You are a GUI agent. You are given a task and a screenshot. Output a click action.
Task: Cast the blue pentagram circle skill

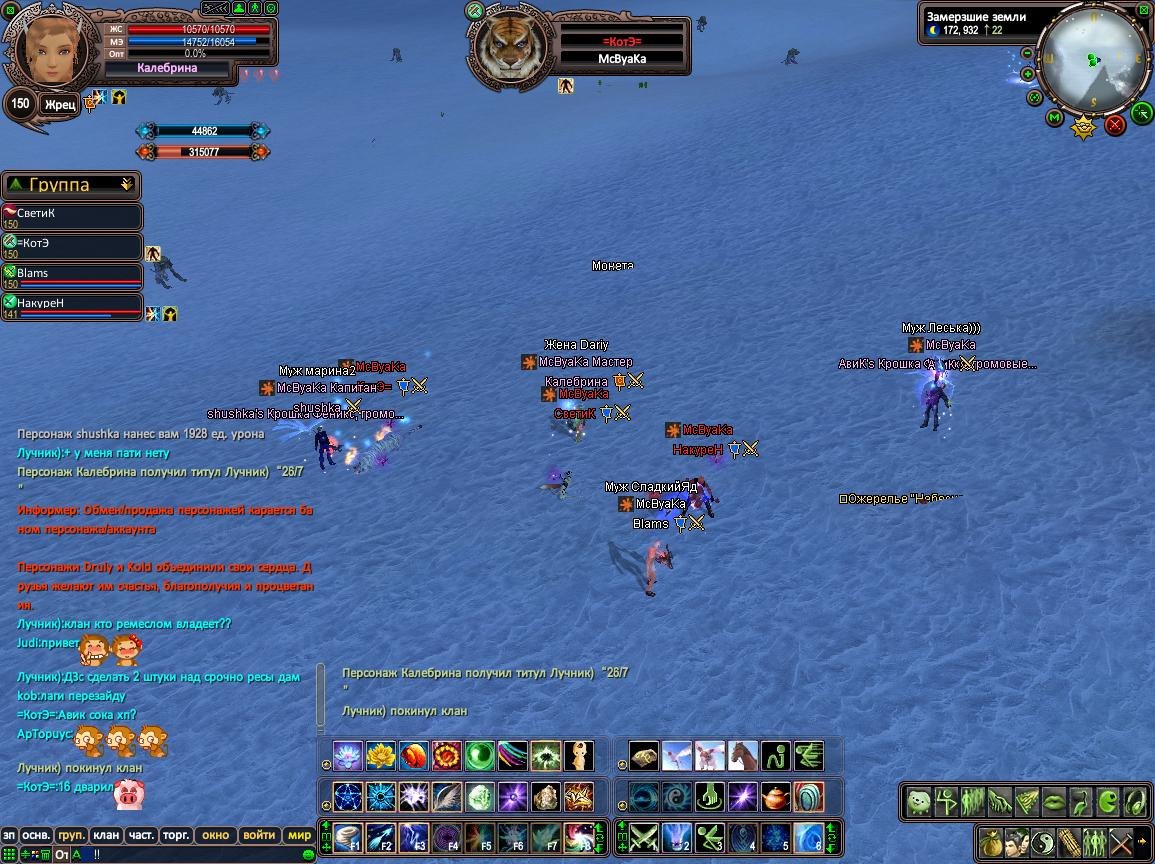(347, 797)
